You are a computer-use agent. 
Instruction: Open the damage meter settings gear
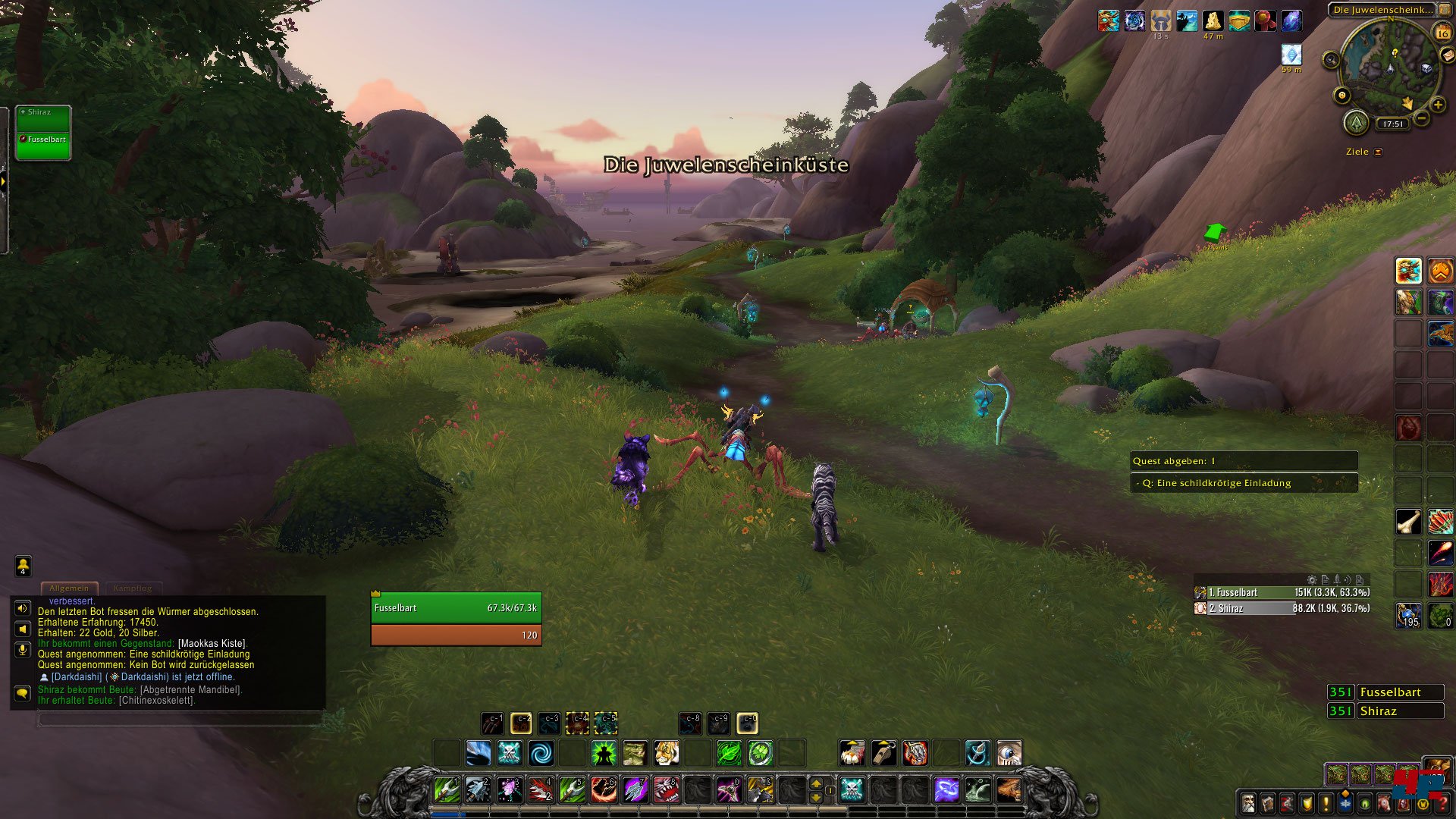1312,579
